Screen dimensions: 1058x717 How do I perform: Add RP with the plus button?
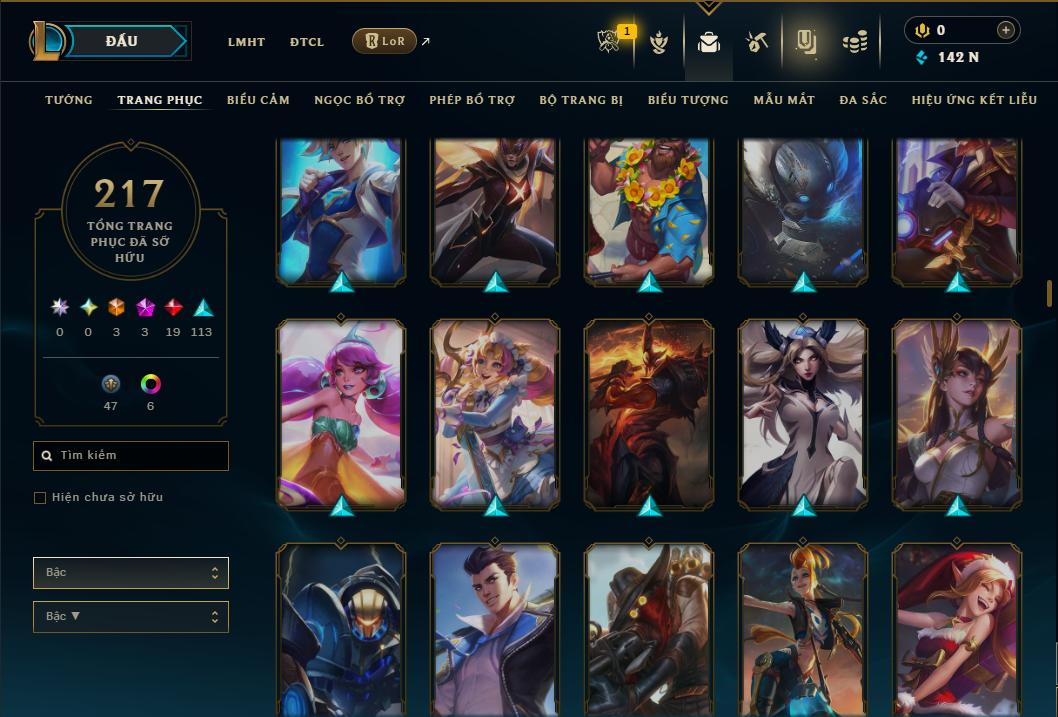(x=1005, y=31)
